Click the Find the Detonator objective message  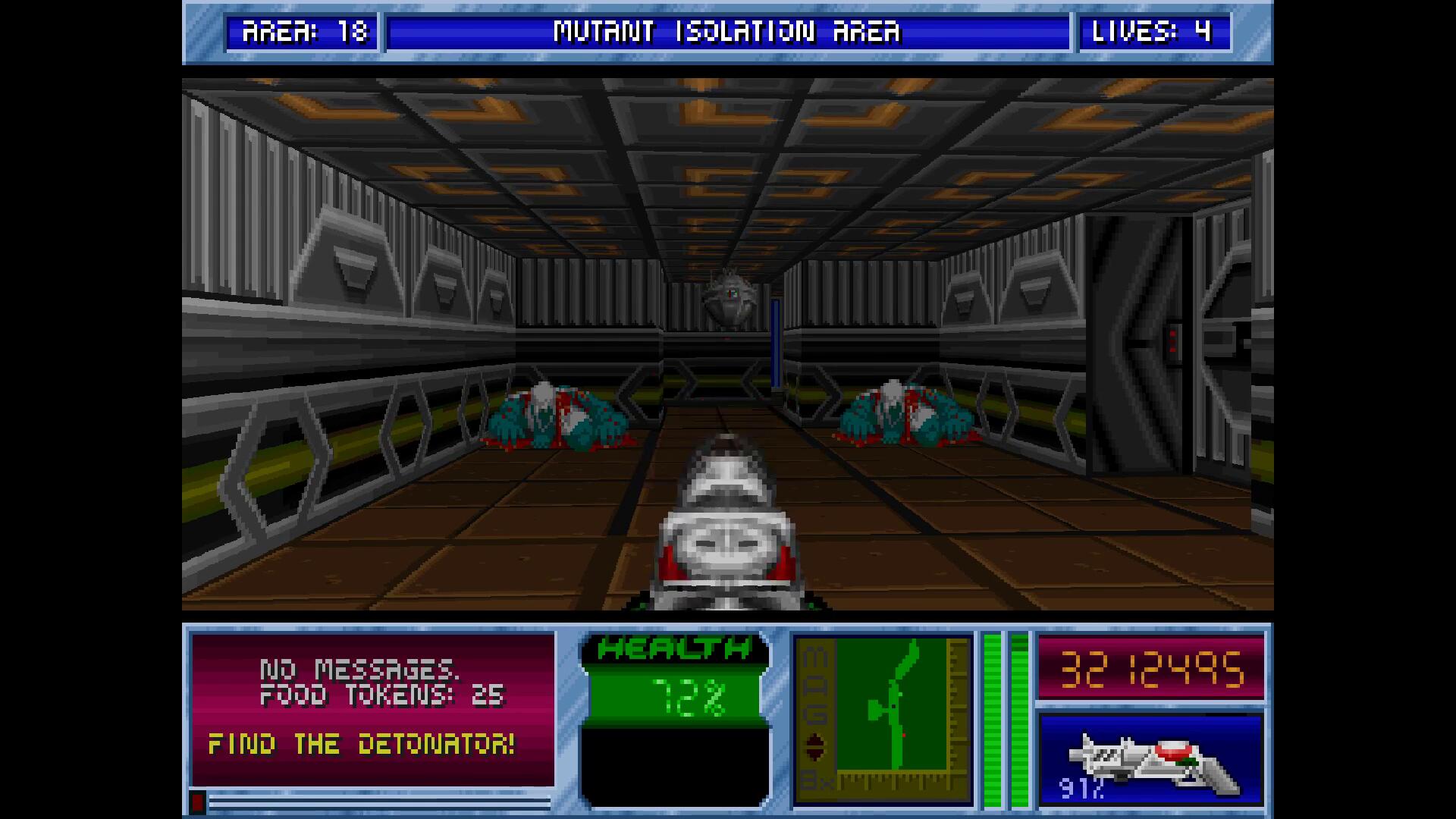click(362, 745)
